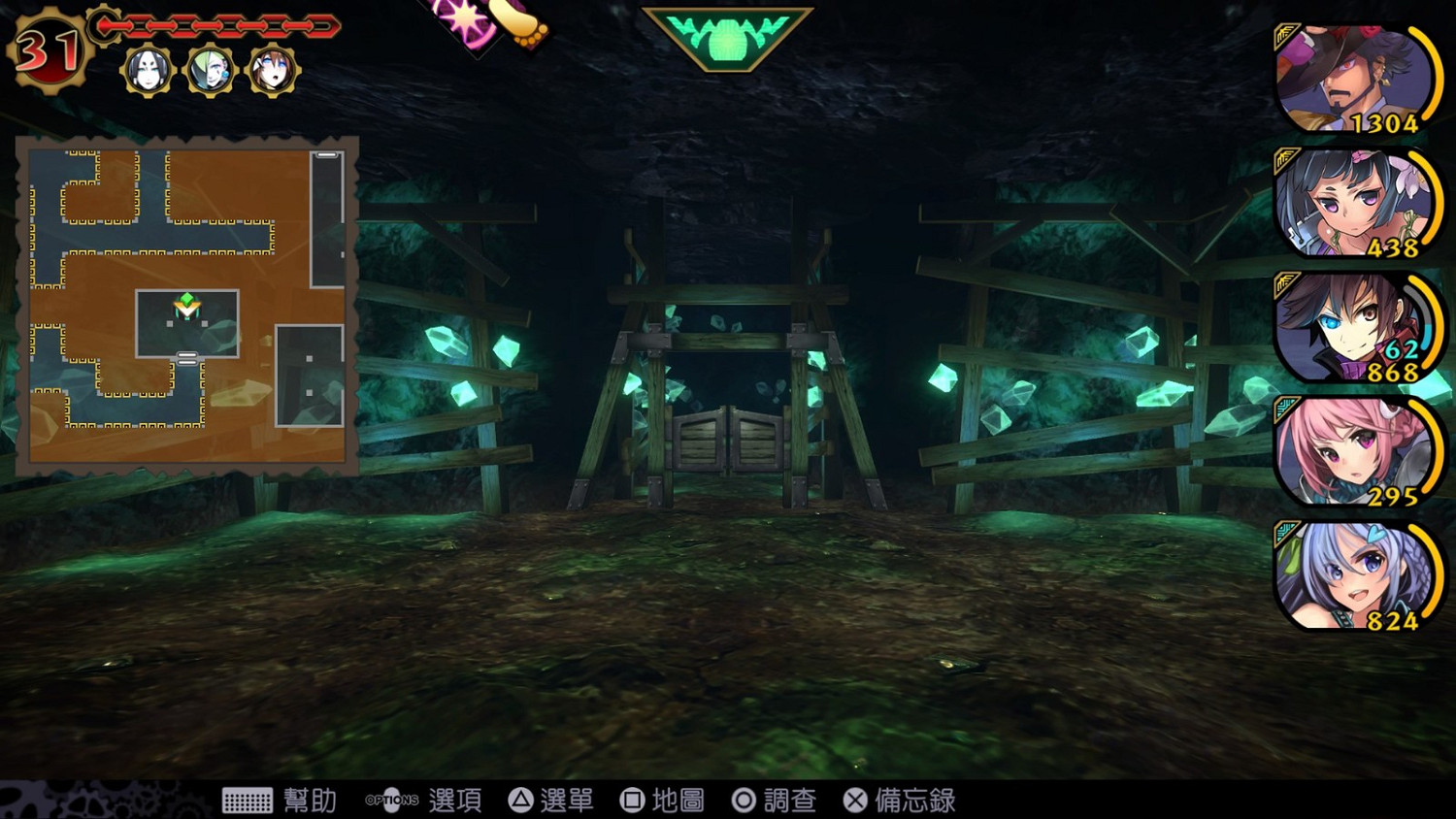Screen dimensions: 1456x819
Task: Click the 調查 investigate command
Action: coord(791,801)
